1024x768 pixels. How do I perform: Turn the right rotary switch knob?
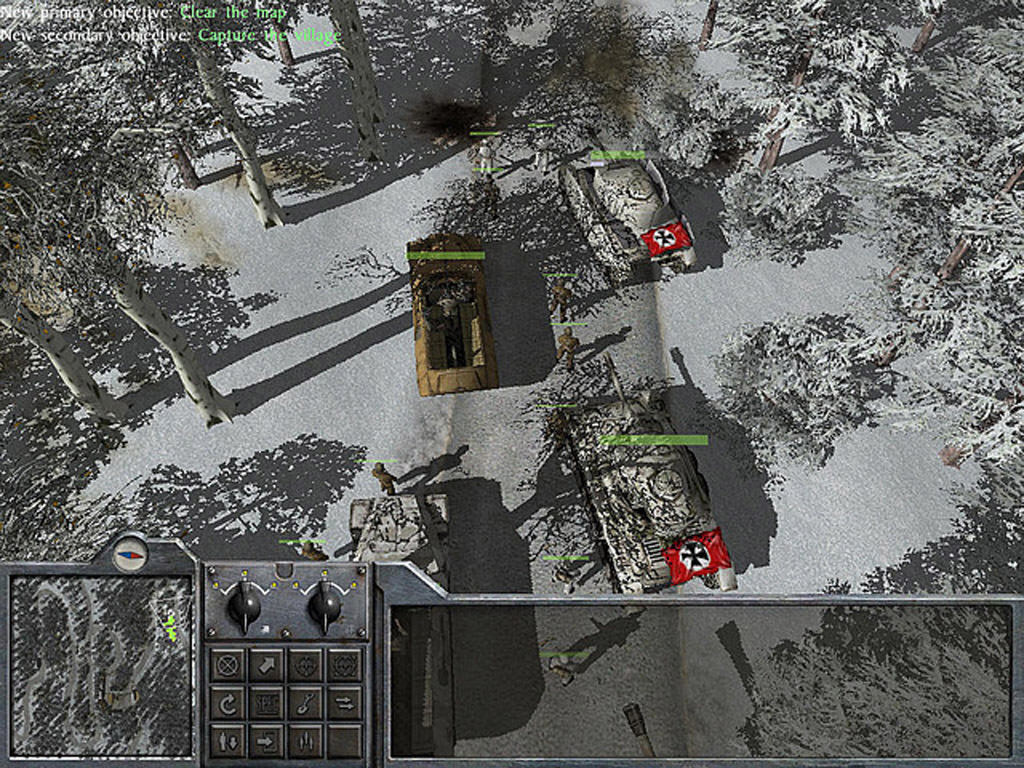click(x=324, y=604)
